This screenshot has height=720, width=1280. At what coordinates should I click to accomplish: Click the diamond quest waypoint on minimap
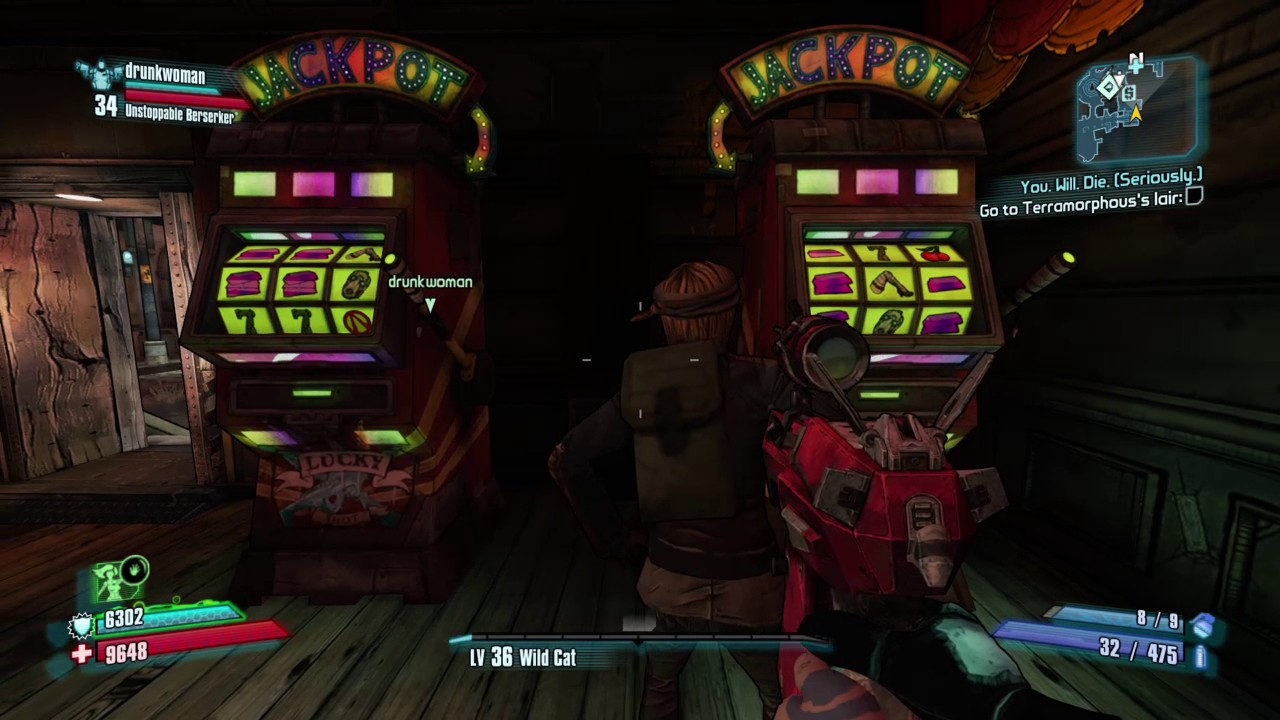1108,88
